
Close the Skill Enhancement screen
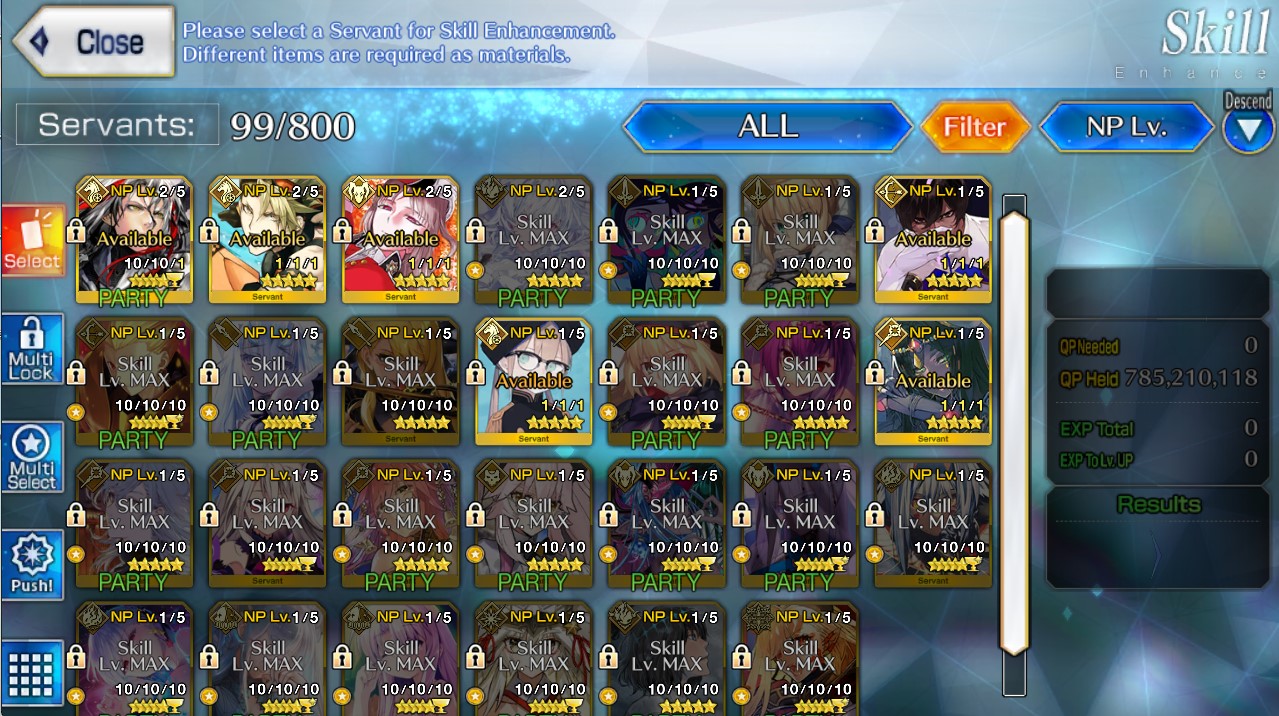(93, 42)
